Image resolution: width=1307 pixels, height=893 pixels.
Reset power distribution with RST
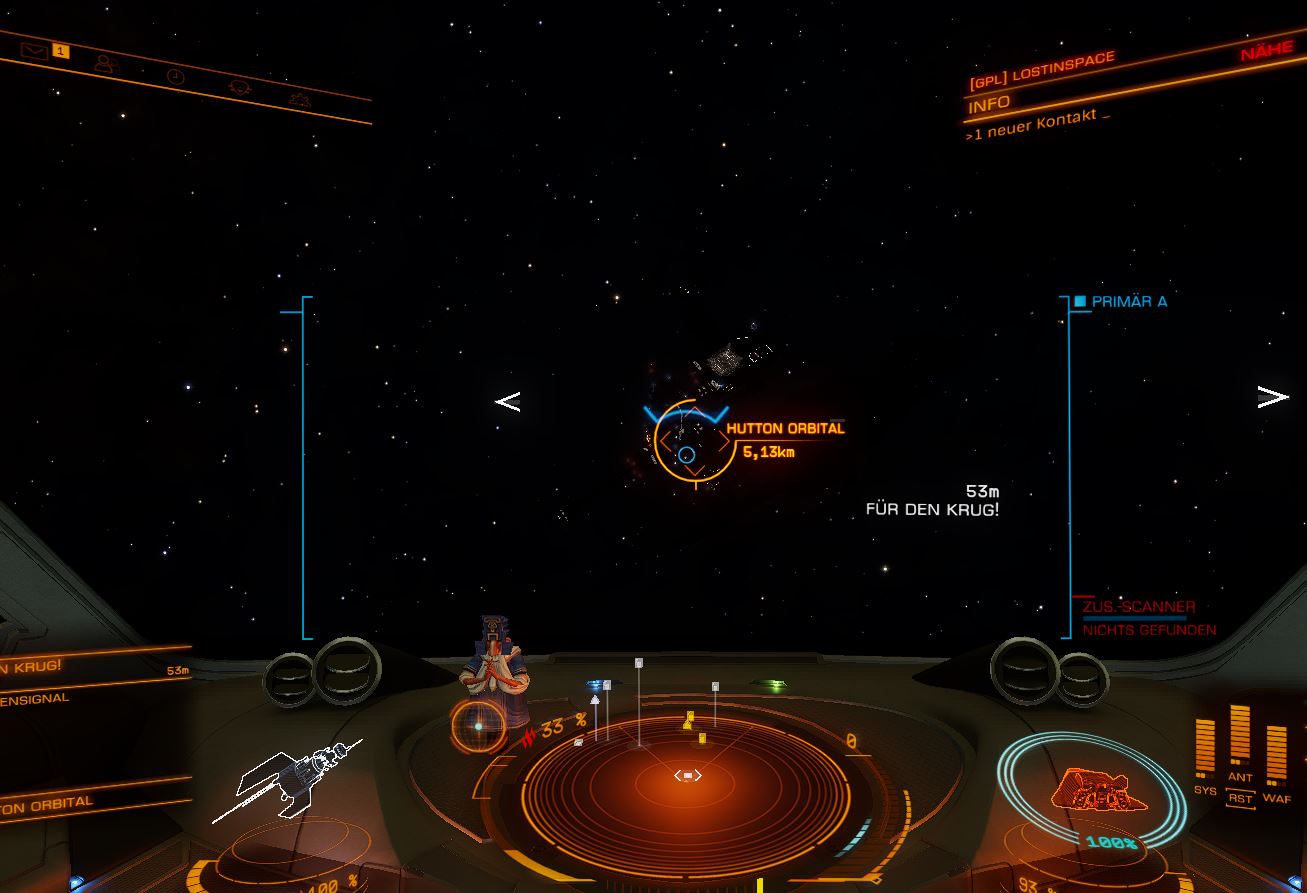pos(1240,798)
